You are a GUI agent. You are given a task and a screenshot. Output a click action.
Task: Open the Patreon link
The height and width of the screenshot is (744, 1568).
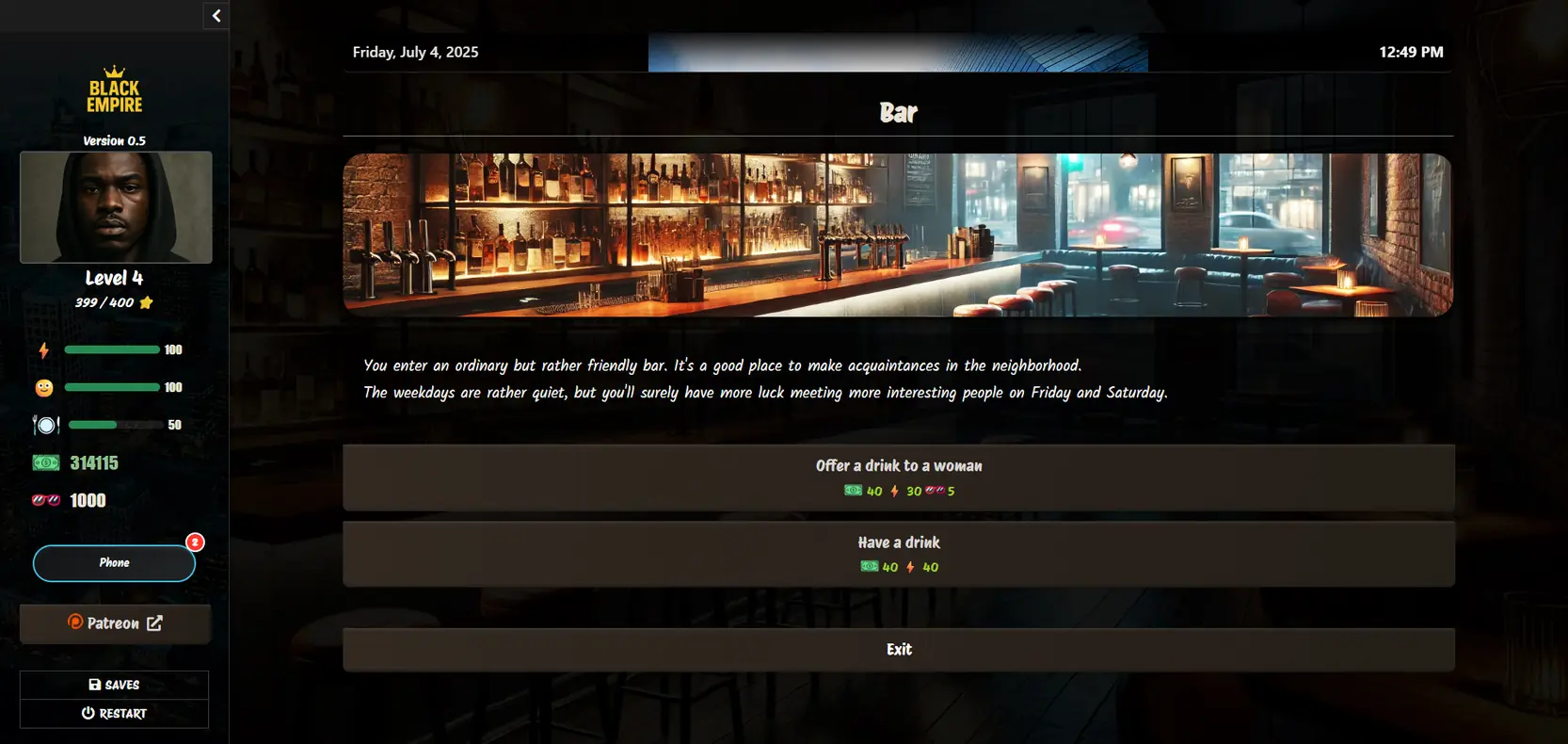tap(115, 623)
